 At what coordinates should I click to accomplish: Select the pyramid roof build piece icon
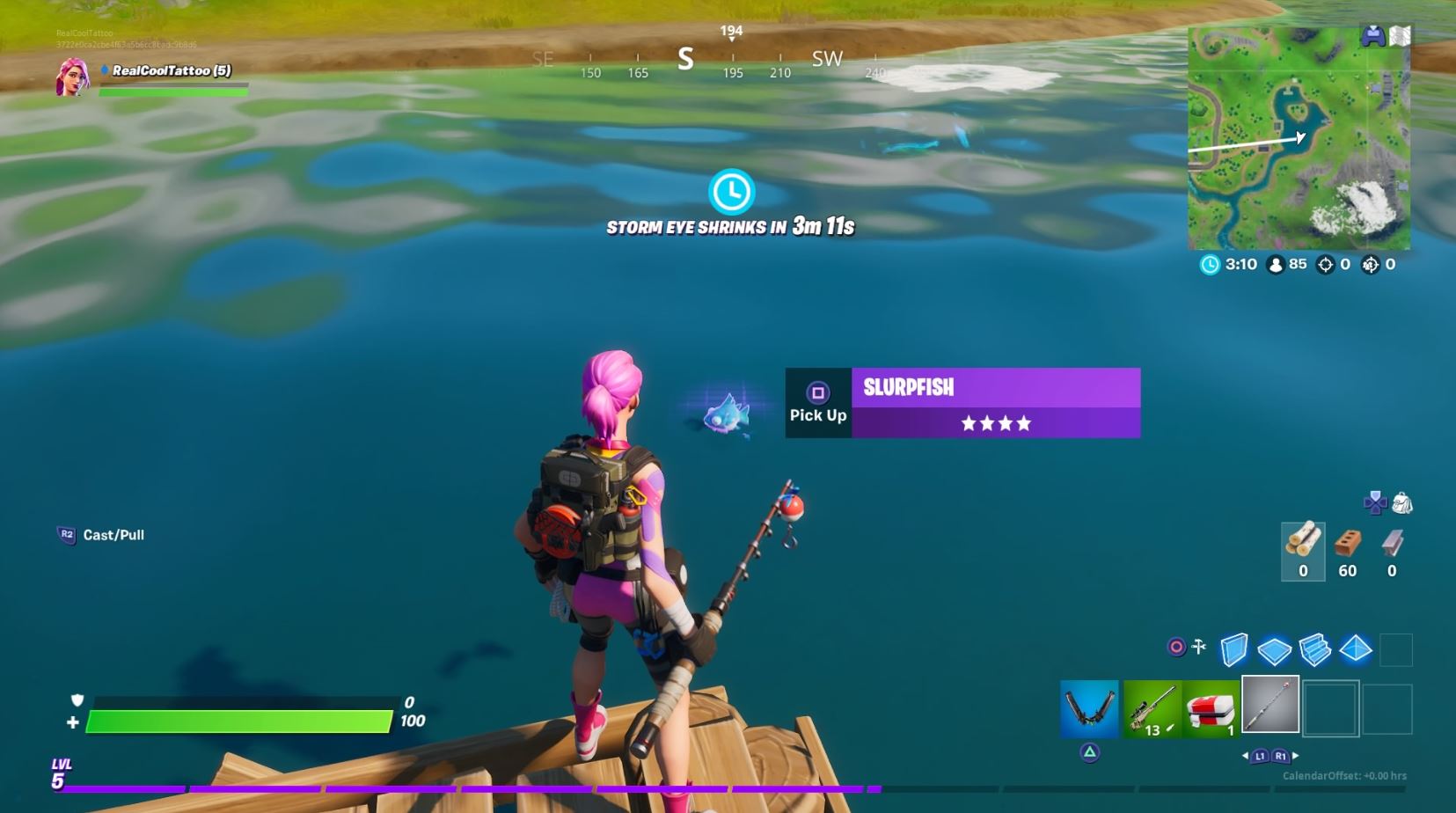[x=1355, y=651]
